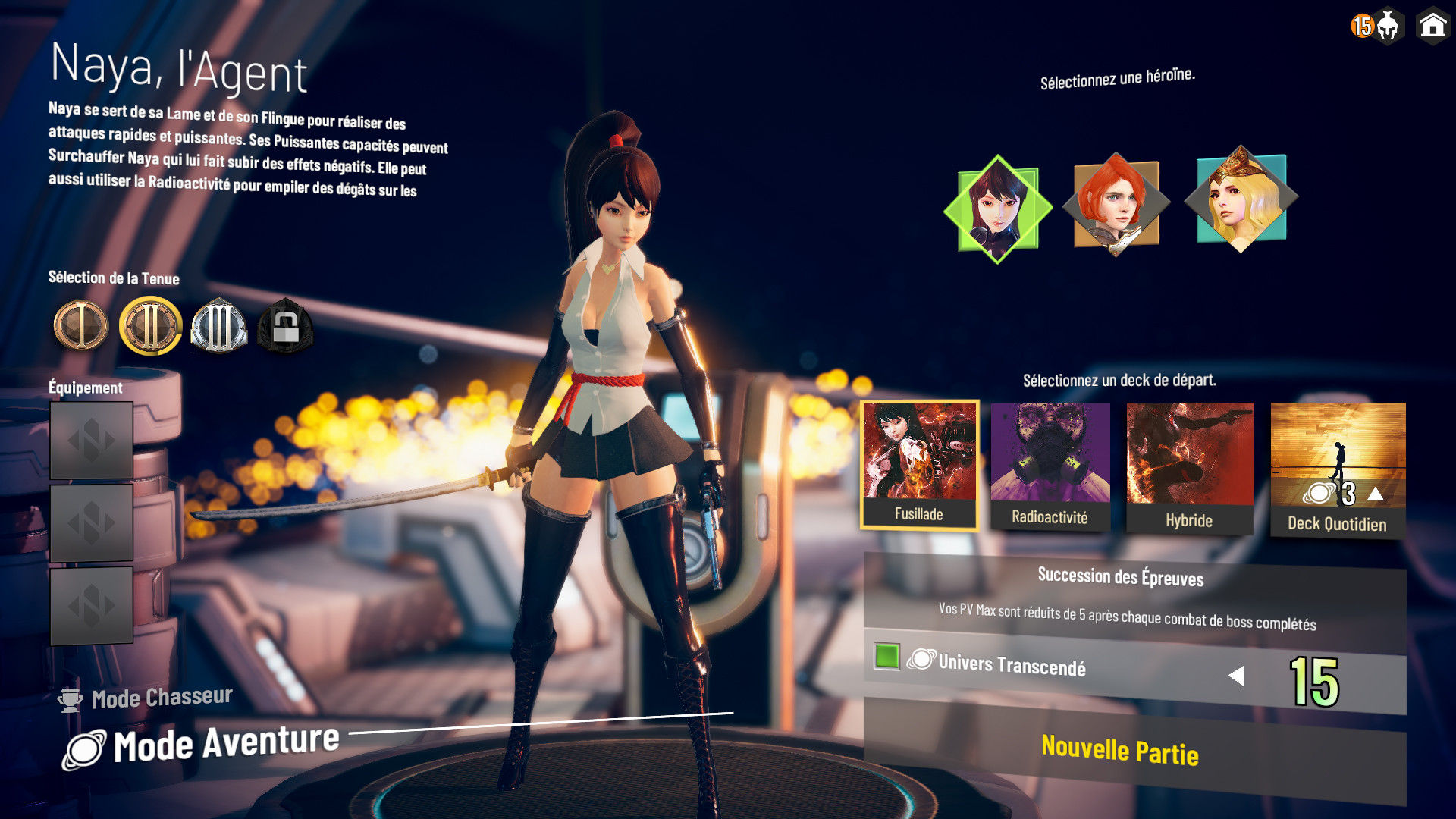Open the level 15 helmet profile icon

click(x=1376, y=27)
